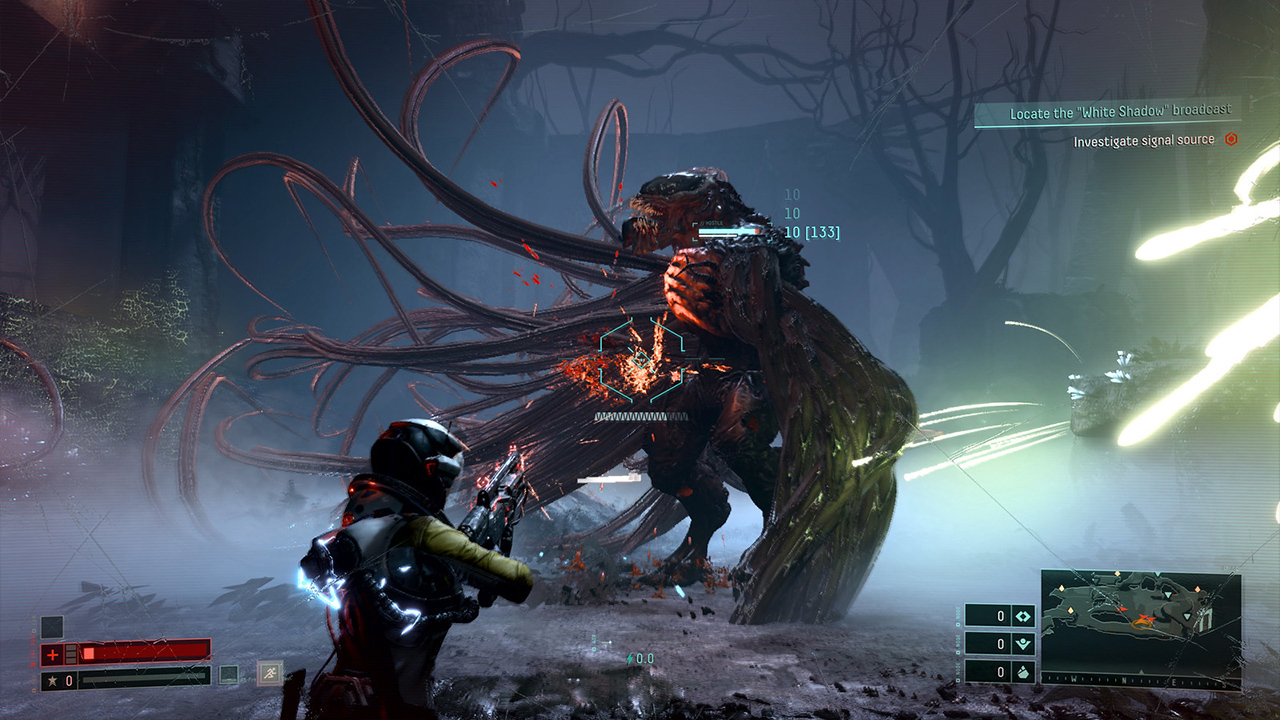Click the red hexagon signal source marker
Image resolution: width=1280 pixels, height=720 pixels.
(x=1231, y=140)
